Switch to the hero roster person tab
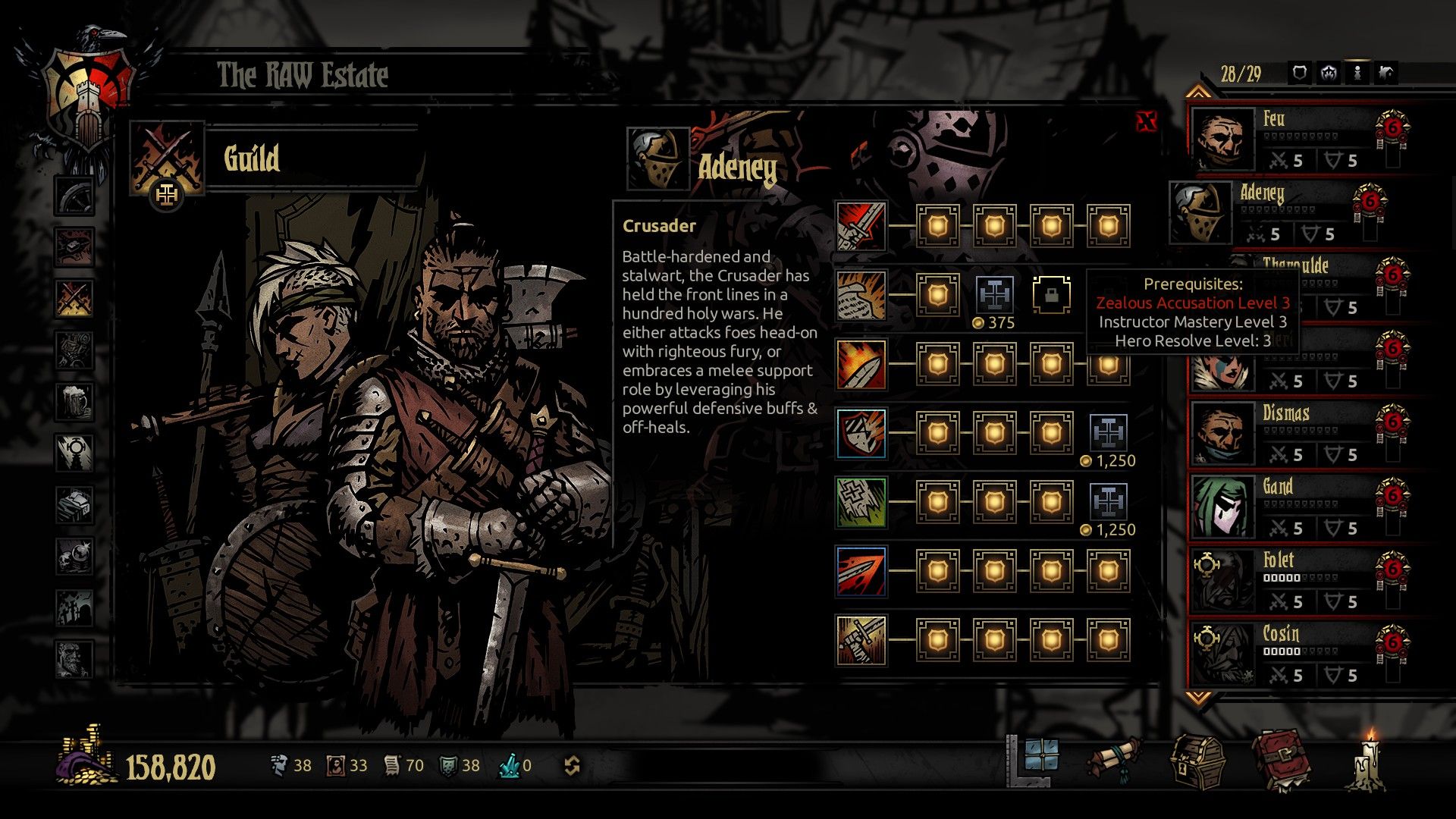Image resolution: width=1456 pixels, height=819 pixels. 1358,72
